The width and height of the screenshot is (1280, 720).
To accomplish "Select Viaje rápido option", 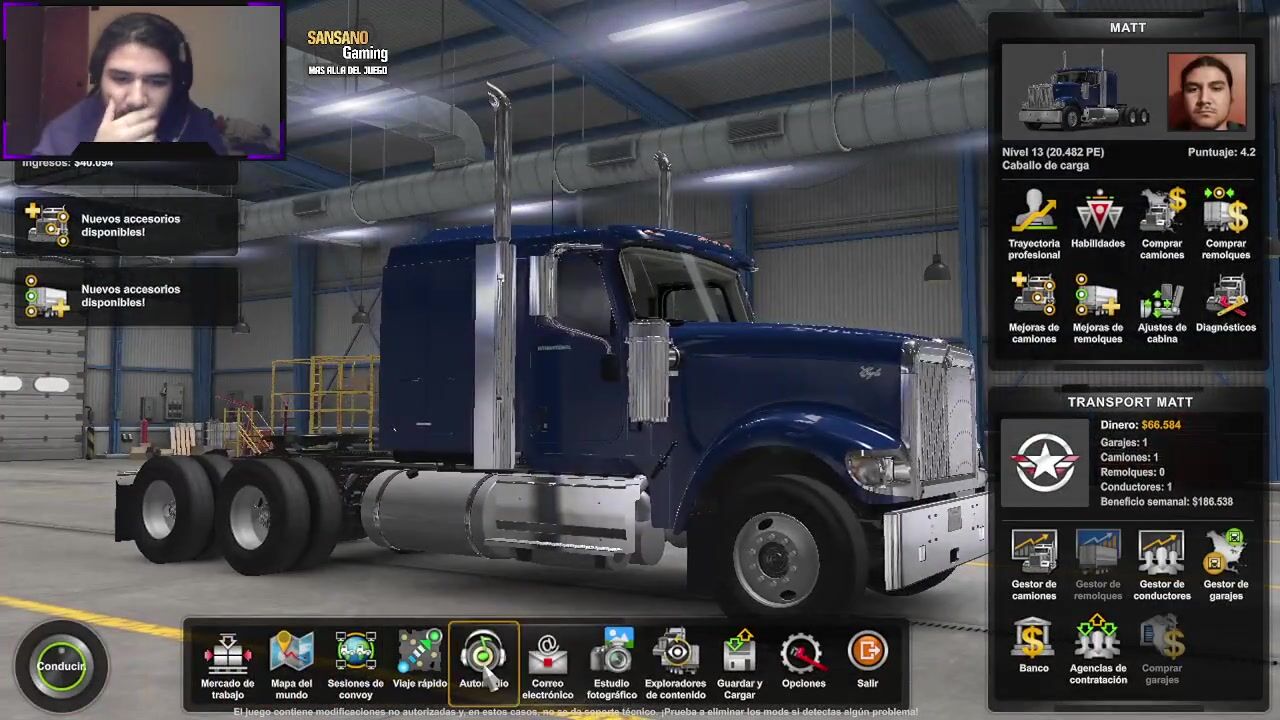I will coord(419,662).
